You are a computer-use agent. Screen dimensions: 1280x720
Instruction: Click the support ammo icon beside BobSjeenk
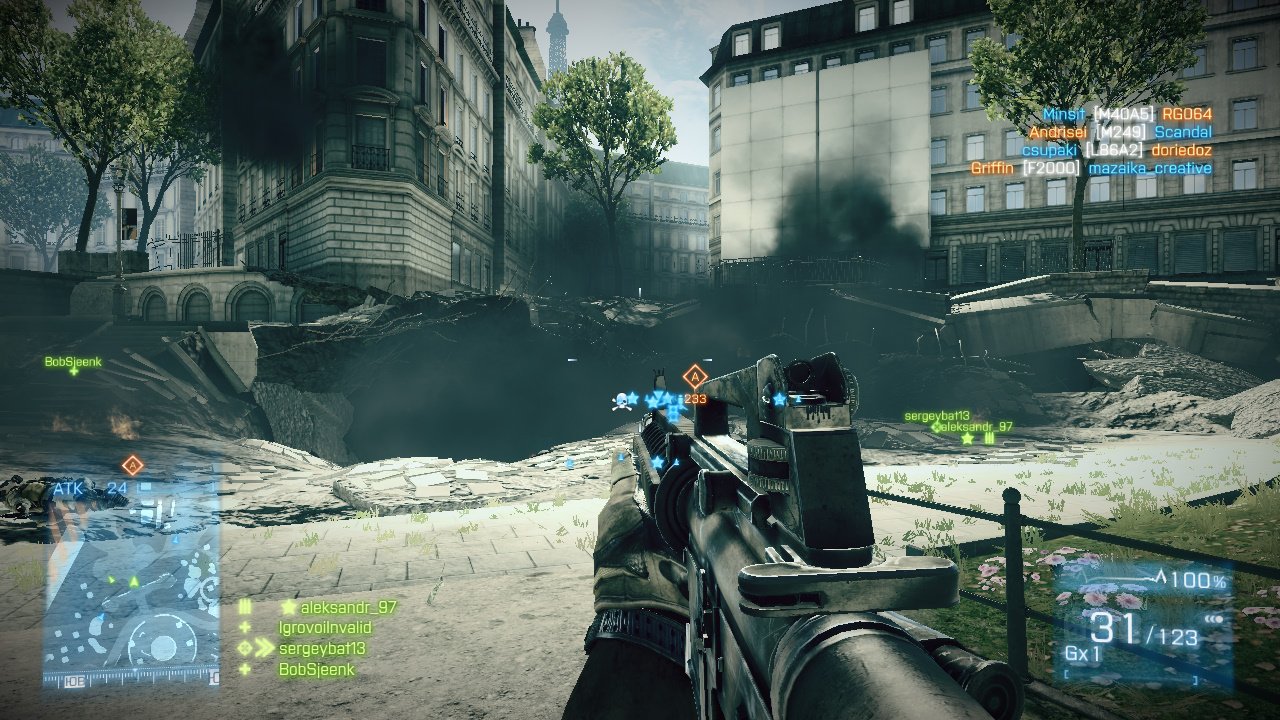(246, 668)
